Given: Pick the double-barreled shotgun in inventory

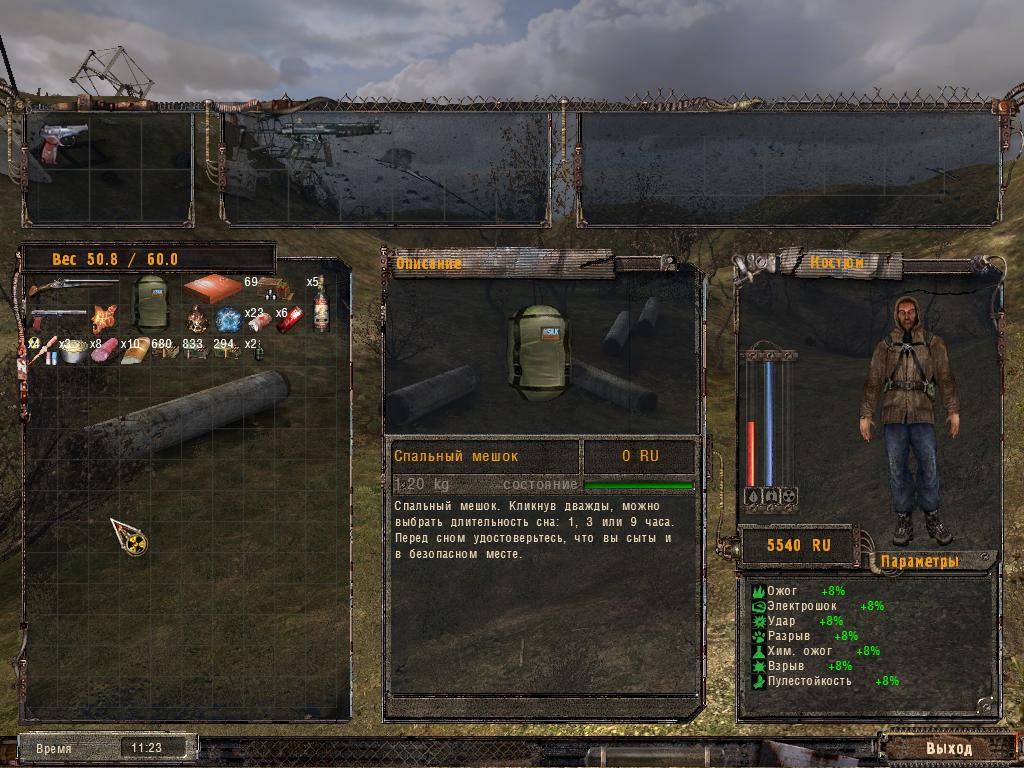Looking at the screenshot, I should pyautogui.click(x=72, y=289).
